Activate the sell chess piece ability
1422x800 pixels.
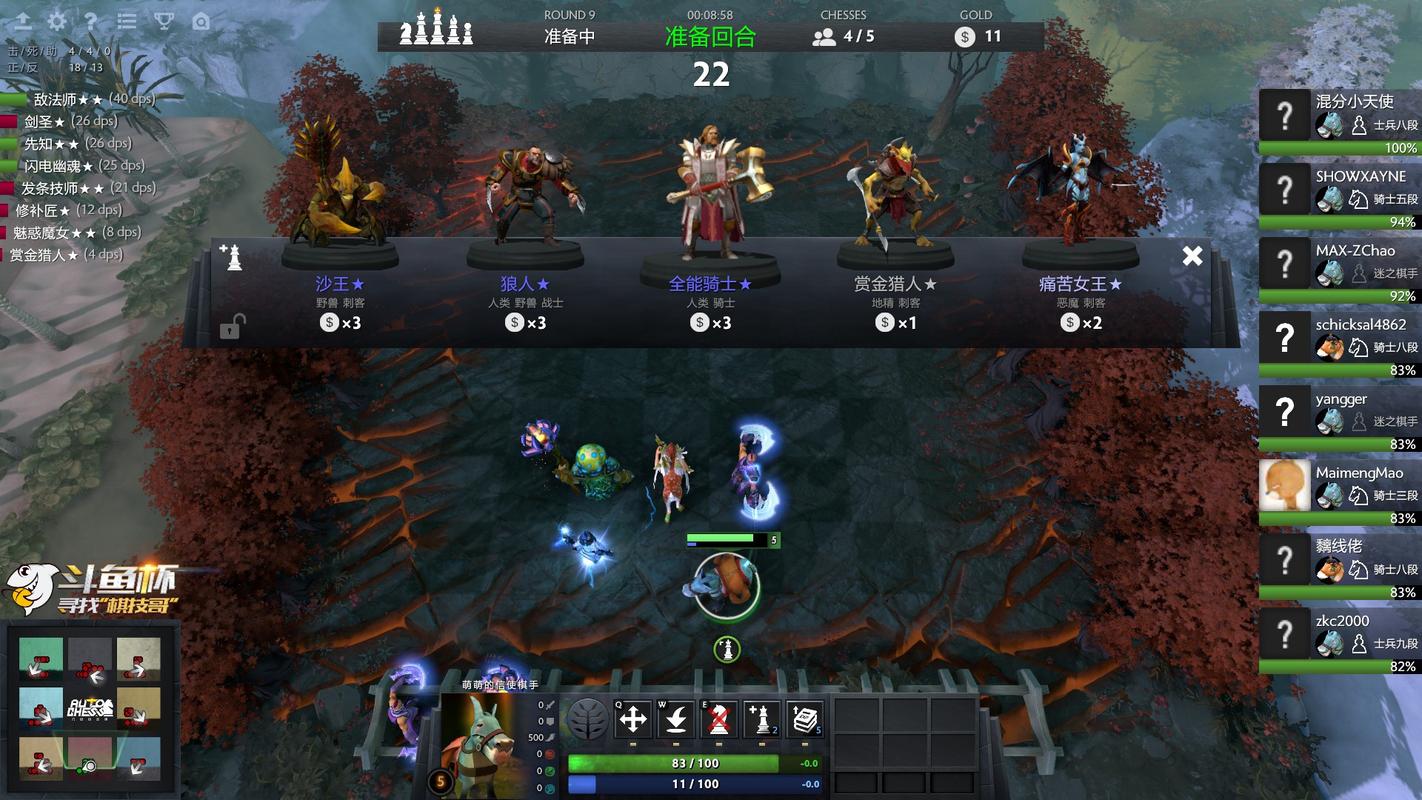pos(719,719)
